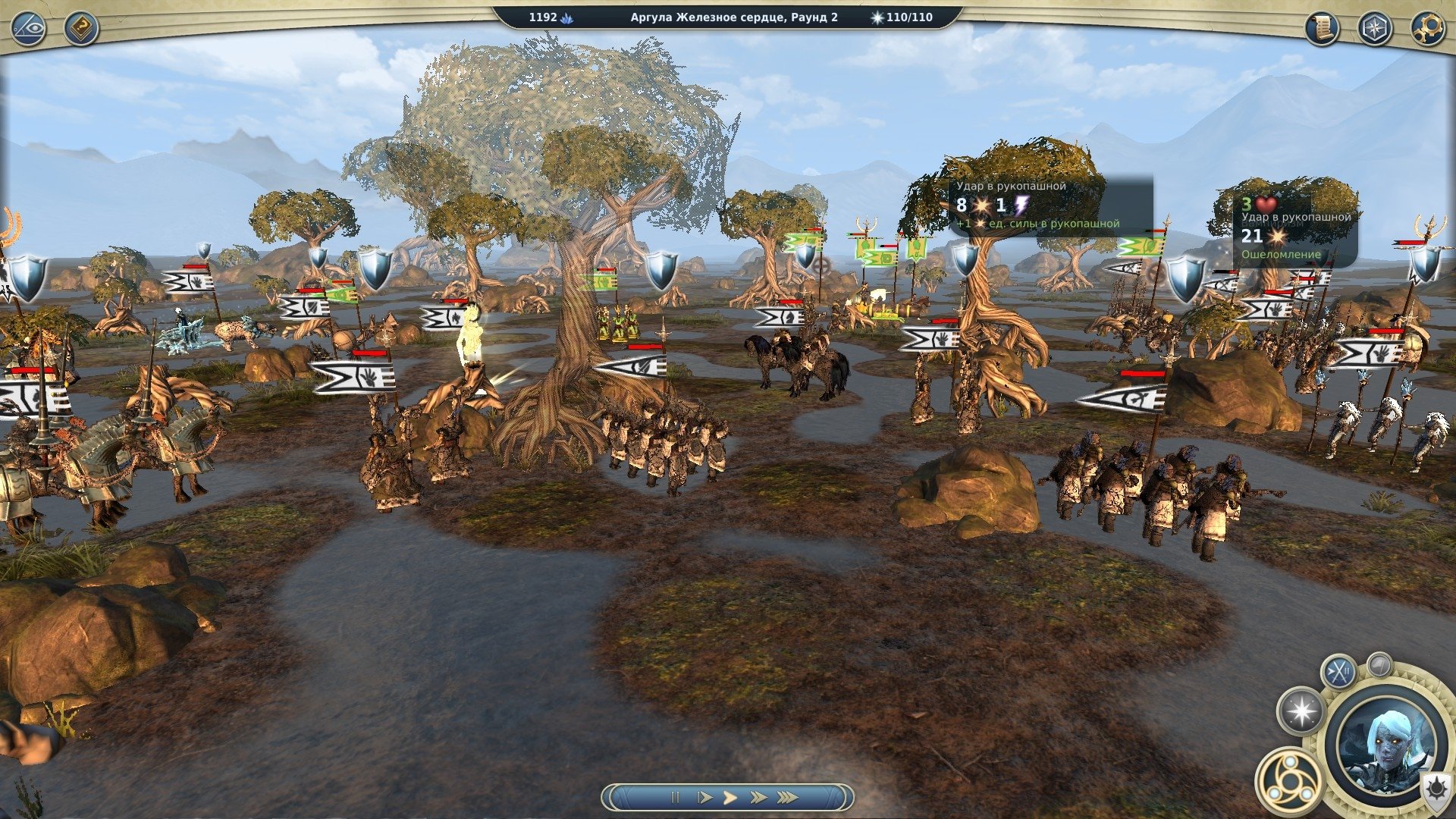The height and width of the screenshot is (819, 1456).
Task: Click the grey flag surrender button
Action: click(x=1379, y=665)
